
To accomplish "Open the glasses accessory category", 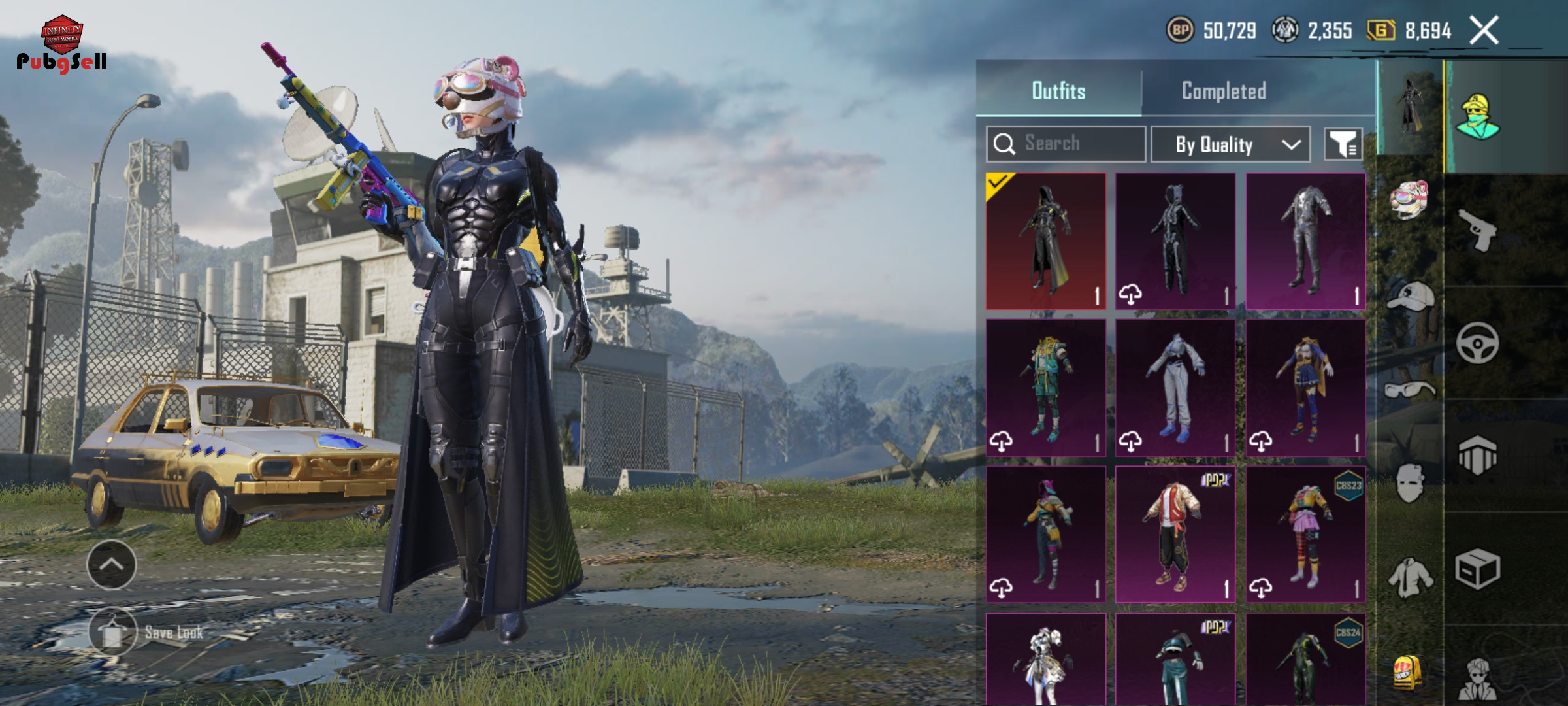I will tap(1409, 390).
